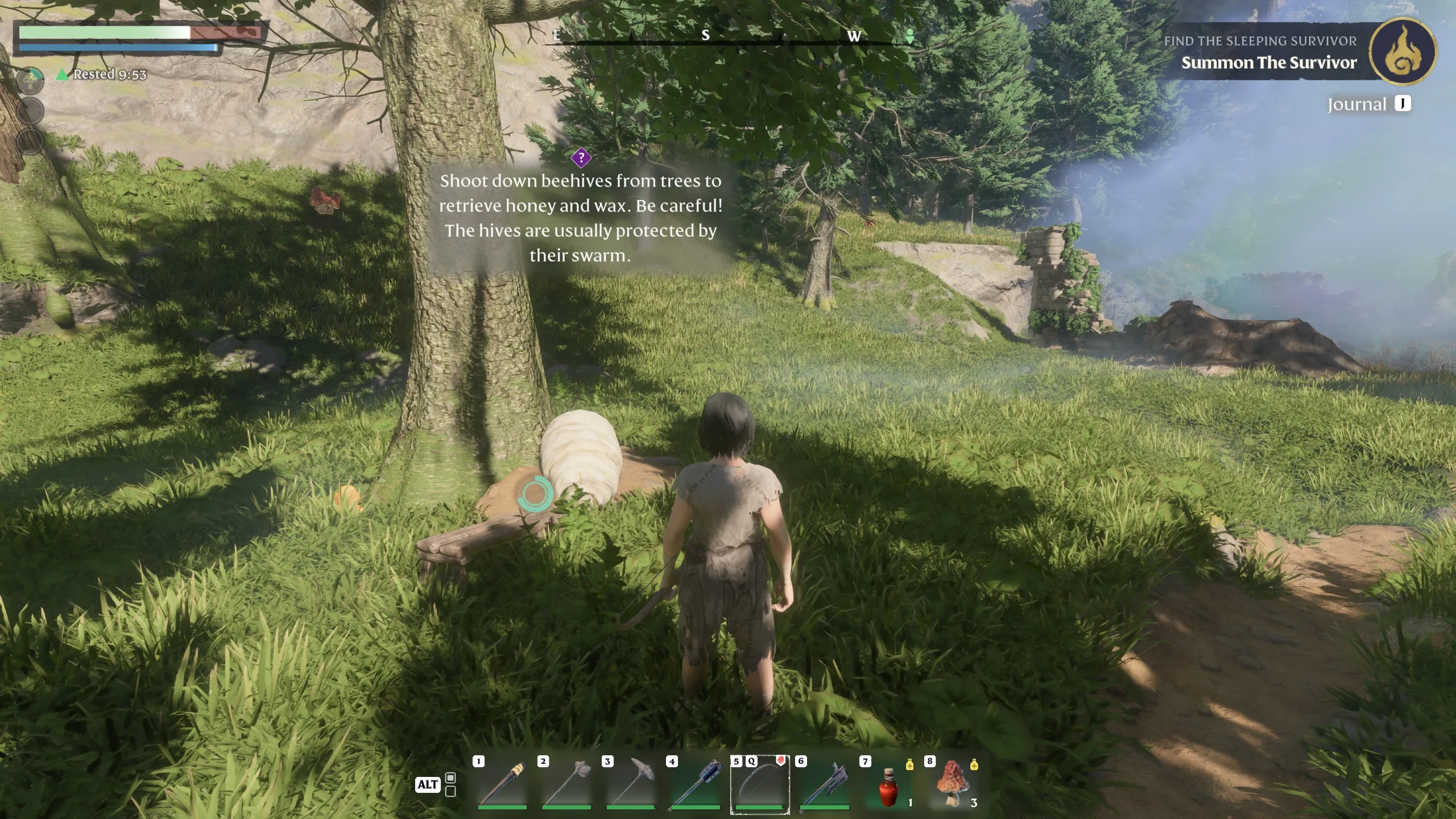The image size is (1456, 819).
Task: Inspect the mushroom food buff icon
Action: (31, 79)
